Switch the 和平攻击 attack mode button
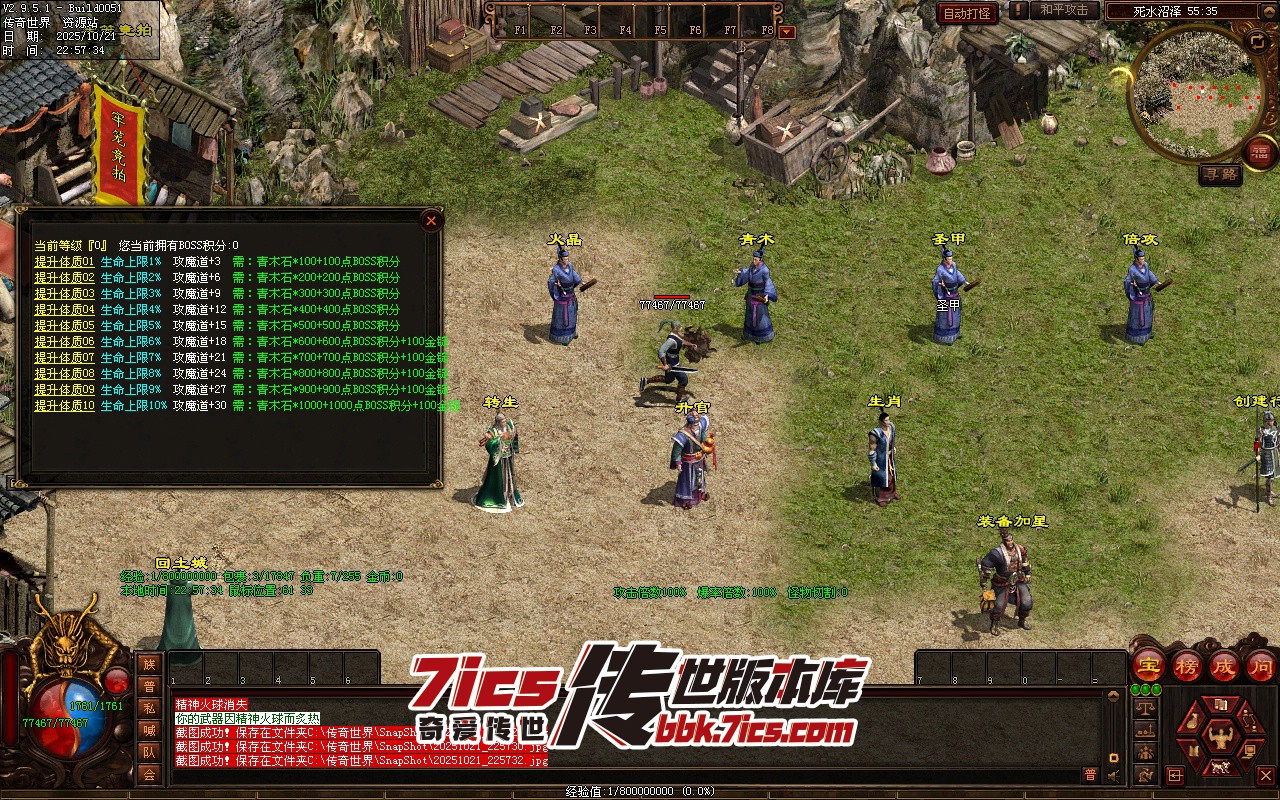Screen dimensions: 1280x800 (x=1064, y=10)
